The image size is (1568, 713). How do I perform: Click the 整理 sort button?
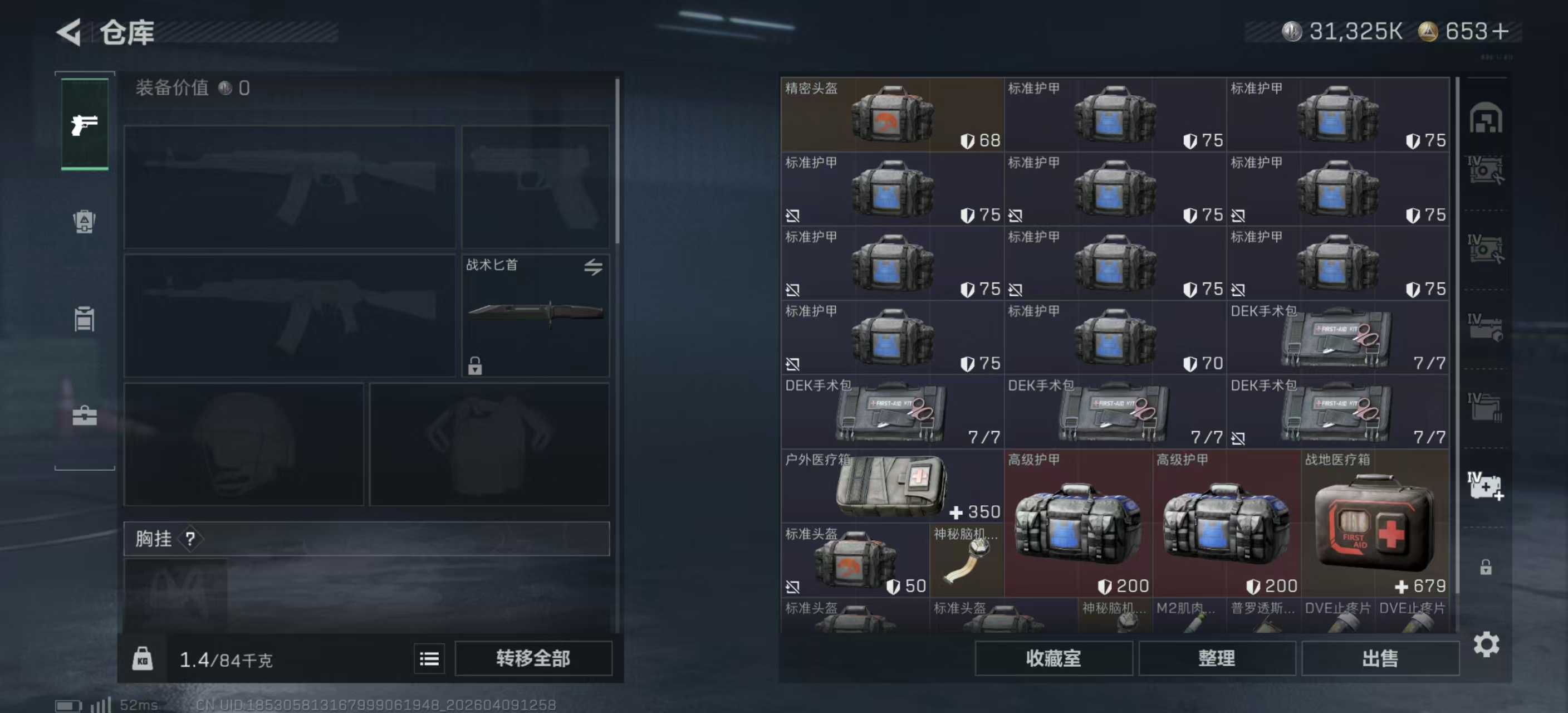[x=1218, y=659]
